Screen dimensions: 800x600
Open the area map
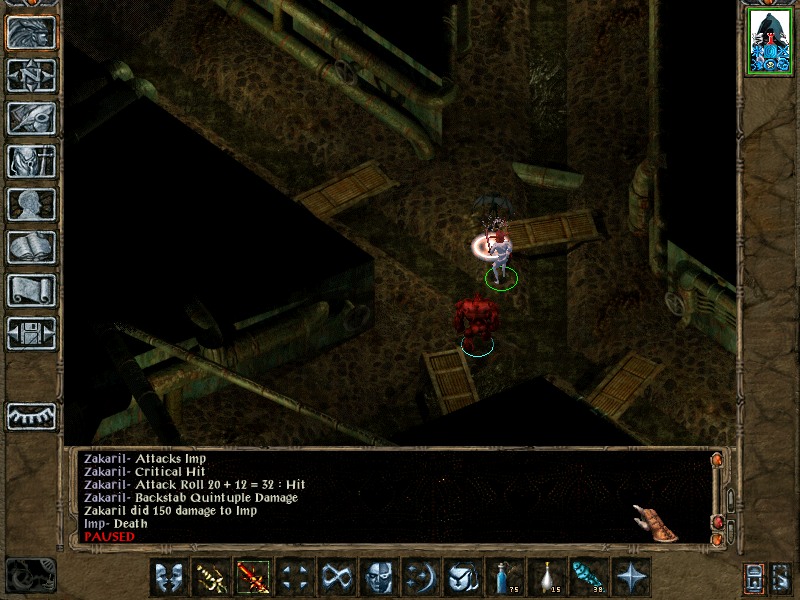click(x=31, y=76)
